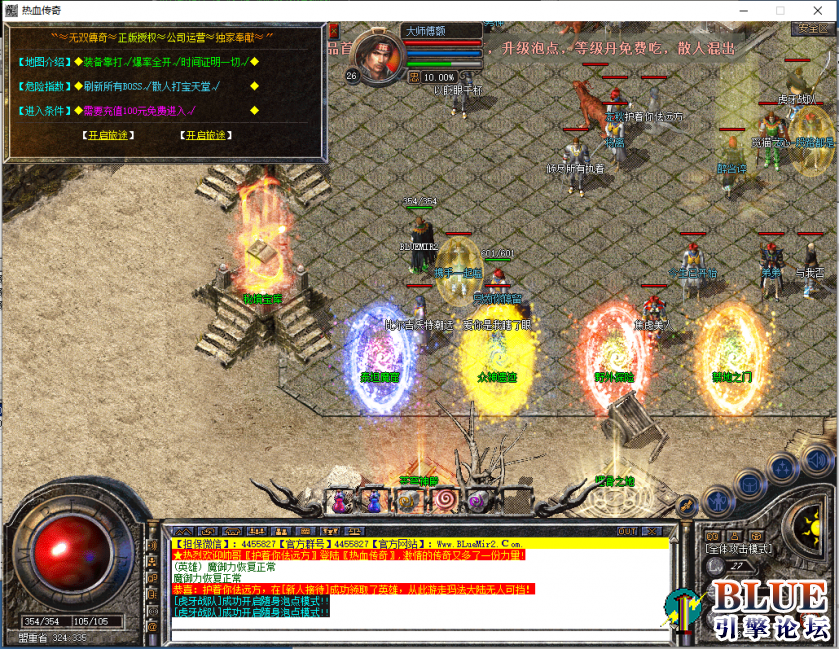
Task: Toggle the 全体攻击模式 attack mode label
Action: click(x=738, y=549)
